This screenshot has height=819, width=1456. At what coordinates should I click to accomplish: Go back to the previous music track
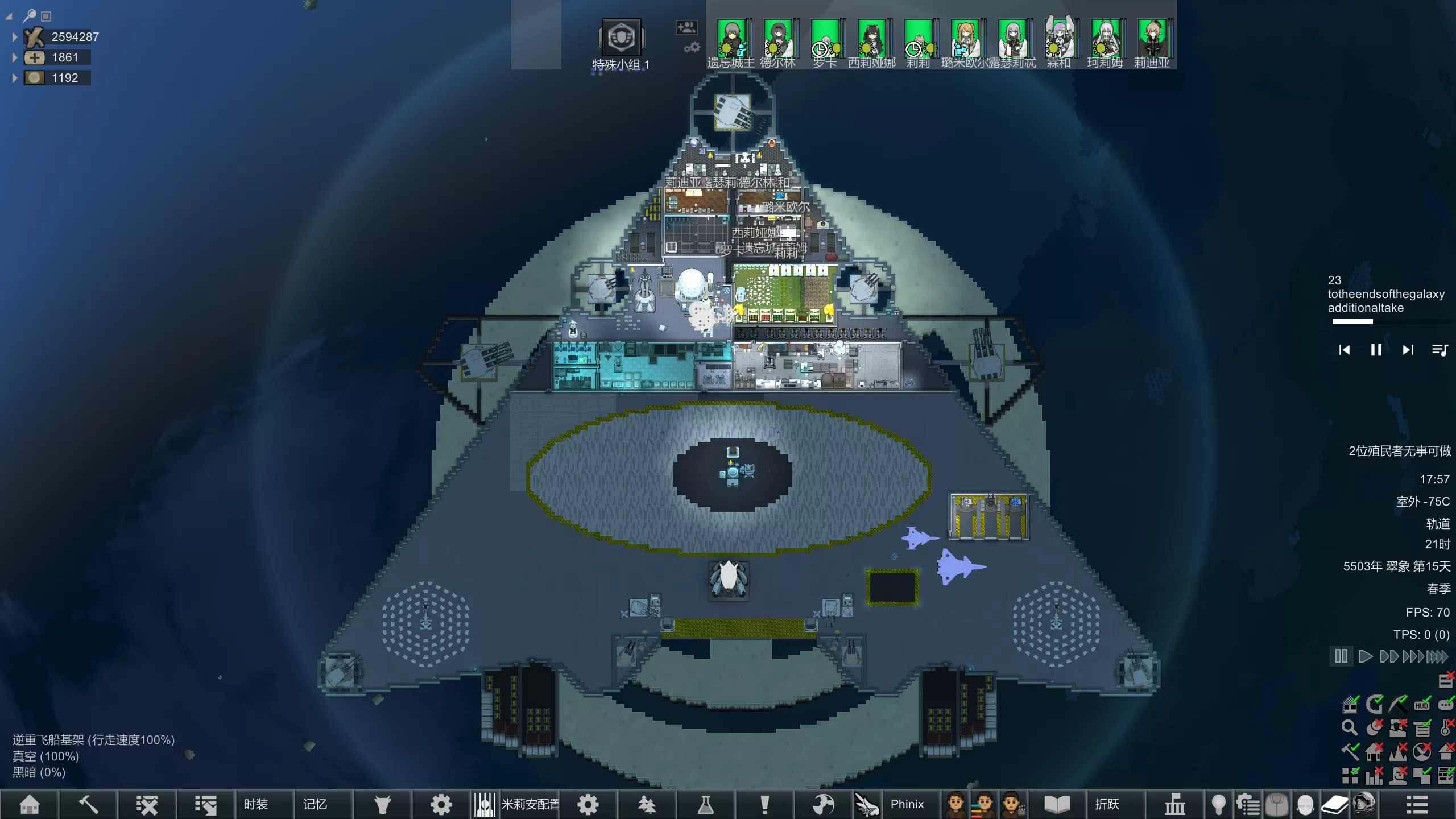1345,350
